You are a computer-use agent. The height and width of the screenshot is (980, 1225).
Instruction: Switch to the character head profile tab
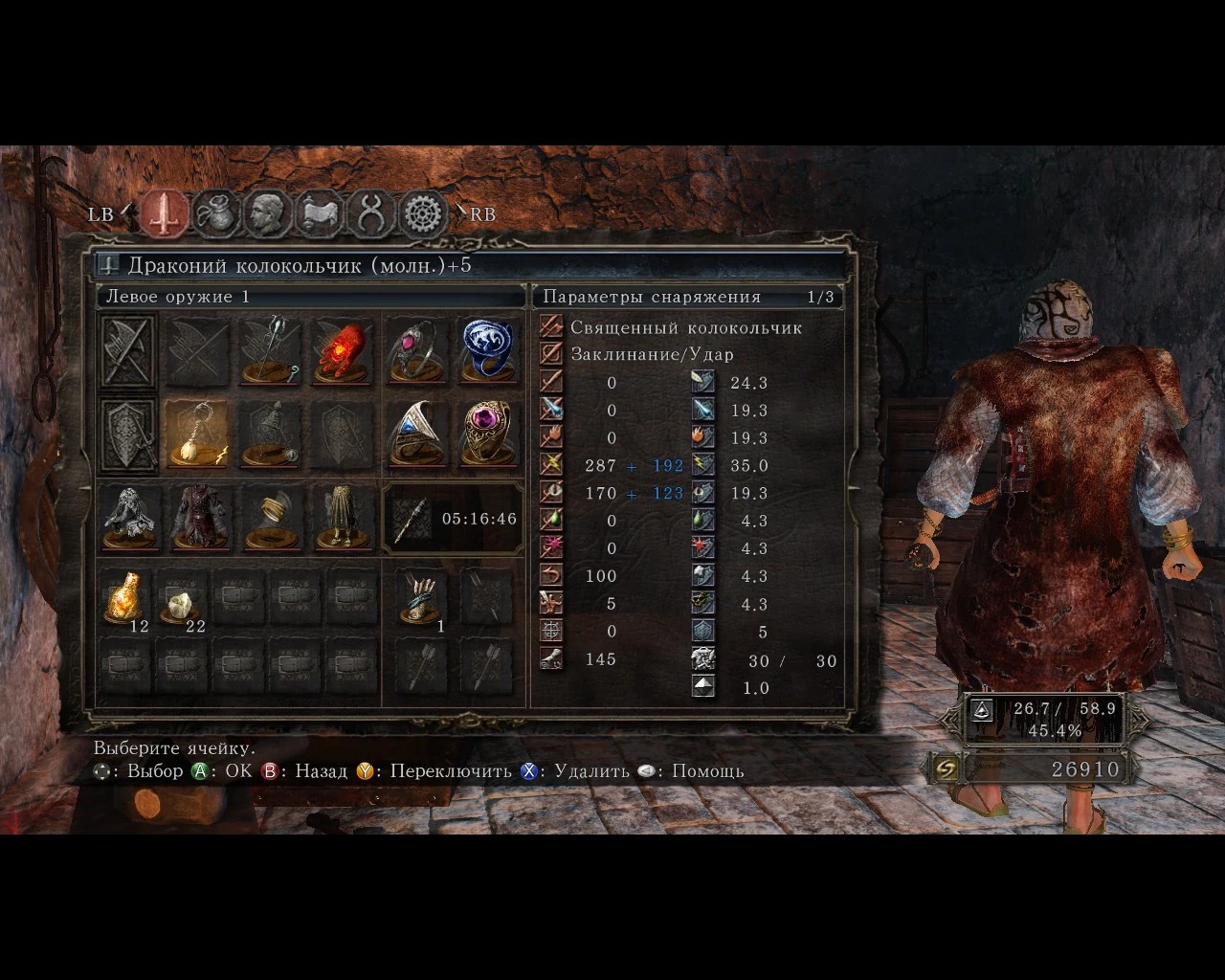click(x=268, y=213)
